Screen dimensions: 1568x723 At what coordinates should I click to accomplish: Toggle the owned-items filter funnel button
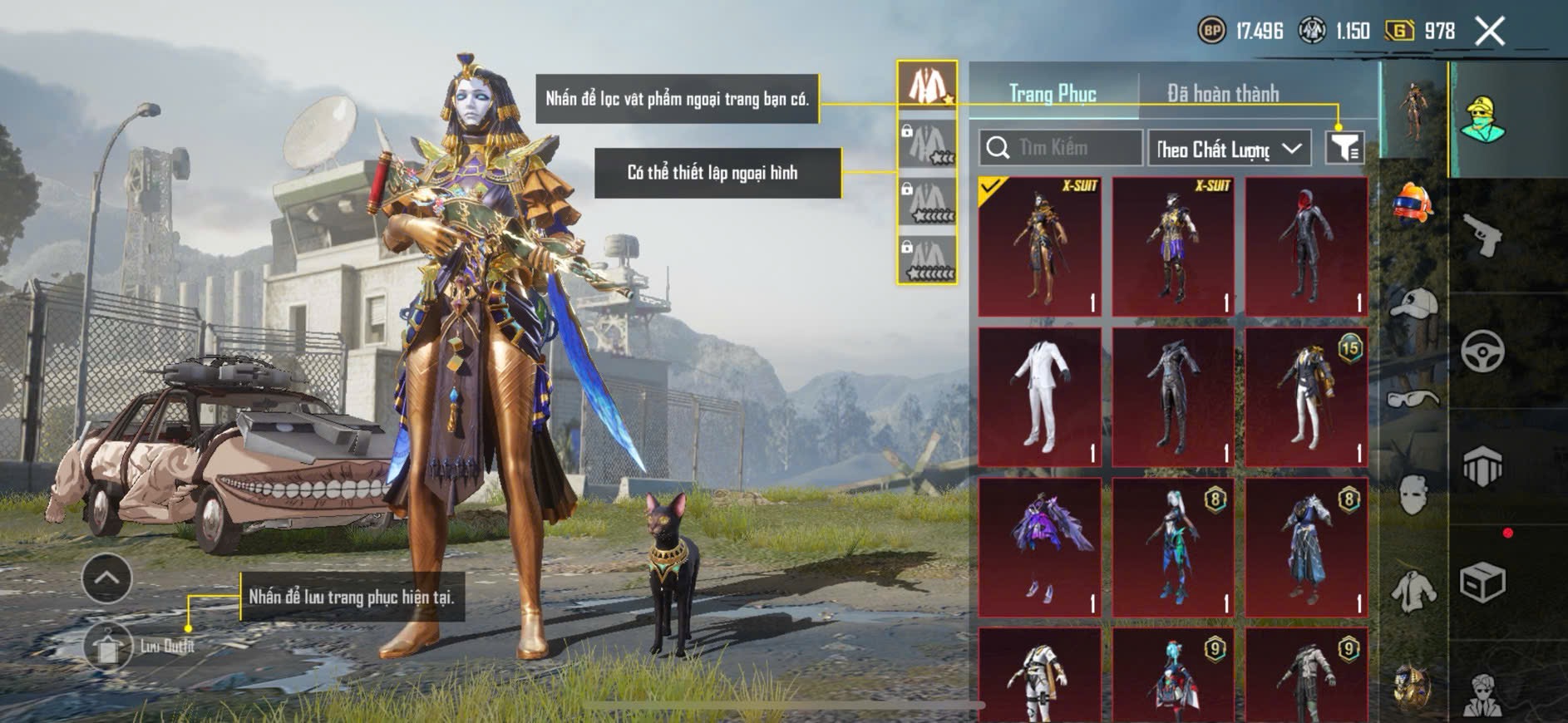pos(1344,148)
